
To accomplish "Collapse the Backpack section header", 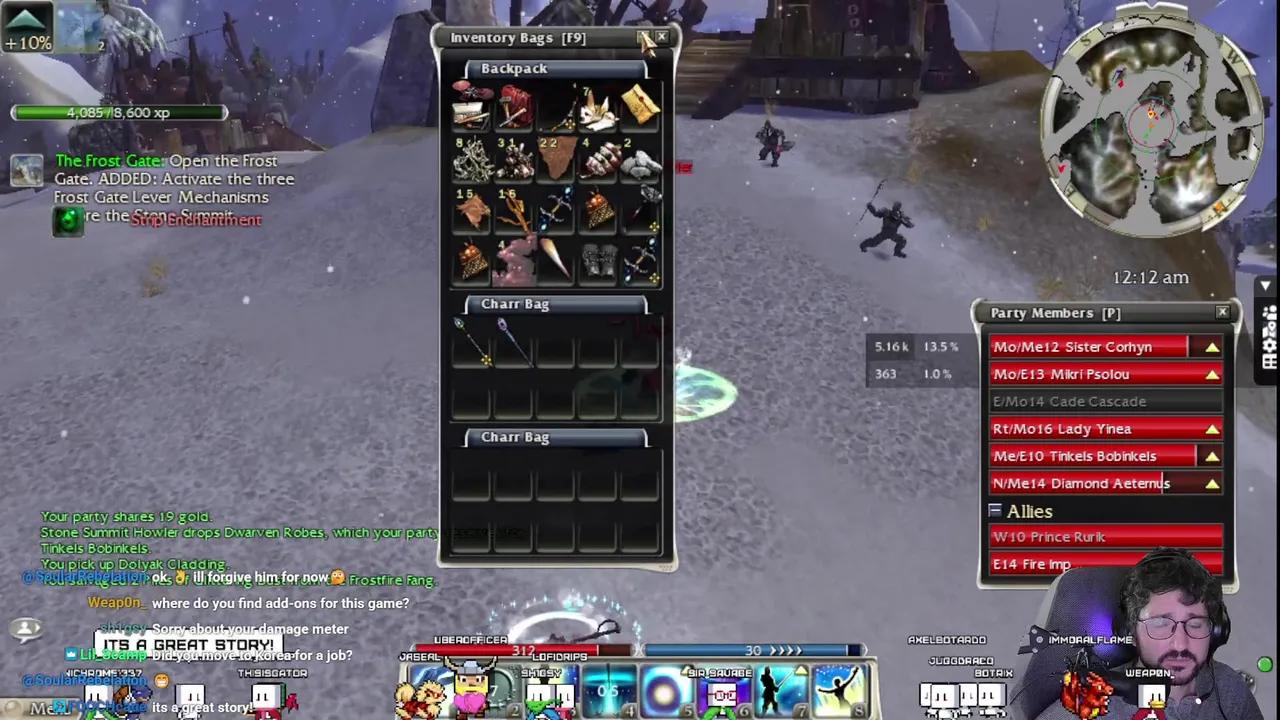I will (x=513, y=68).
